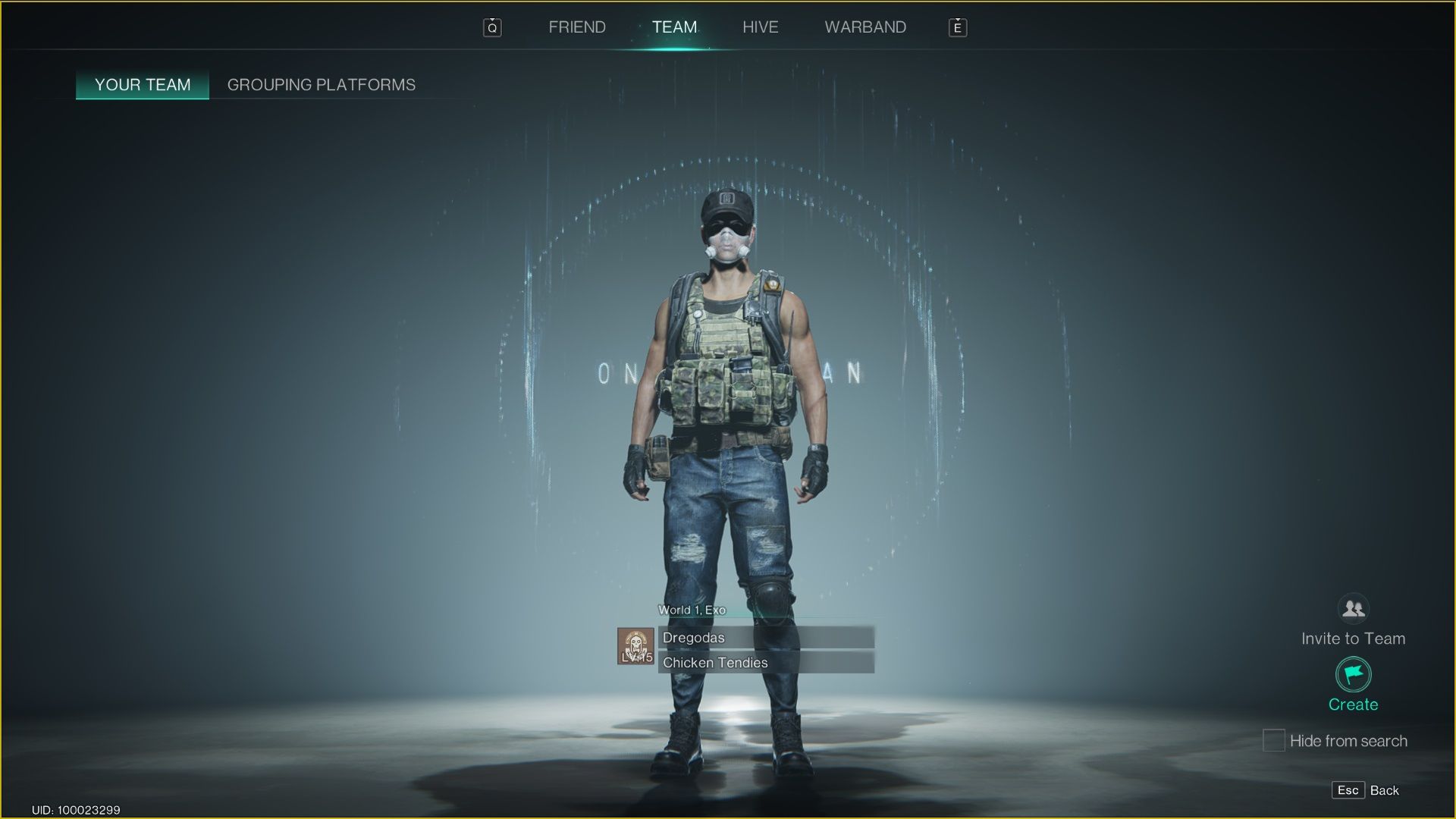Switch to the Friend tab
This screenshot has height=819, width=1456.
(576, 27)
